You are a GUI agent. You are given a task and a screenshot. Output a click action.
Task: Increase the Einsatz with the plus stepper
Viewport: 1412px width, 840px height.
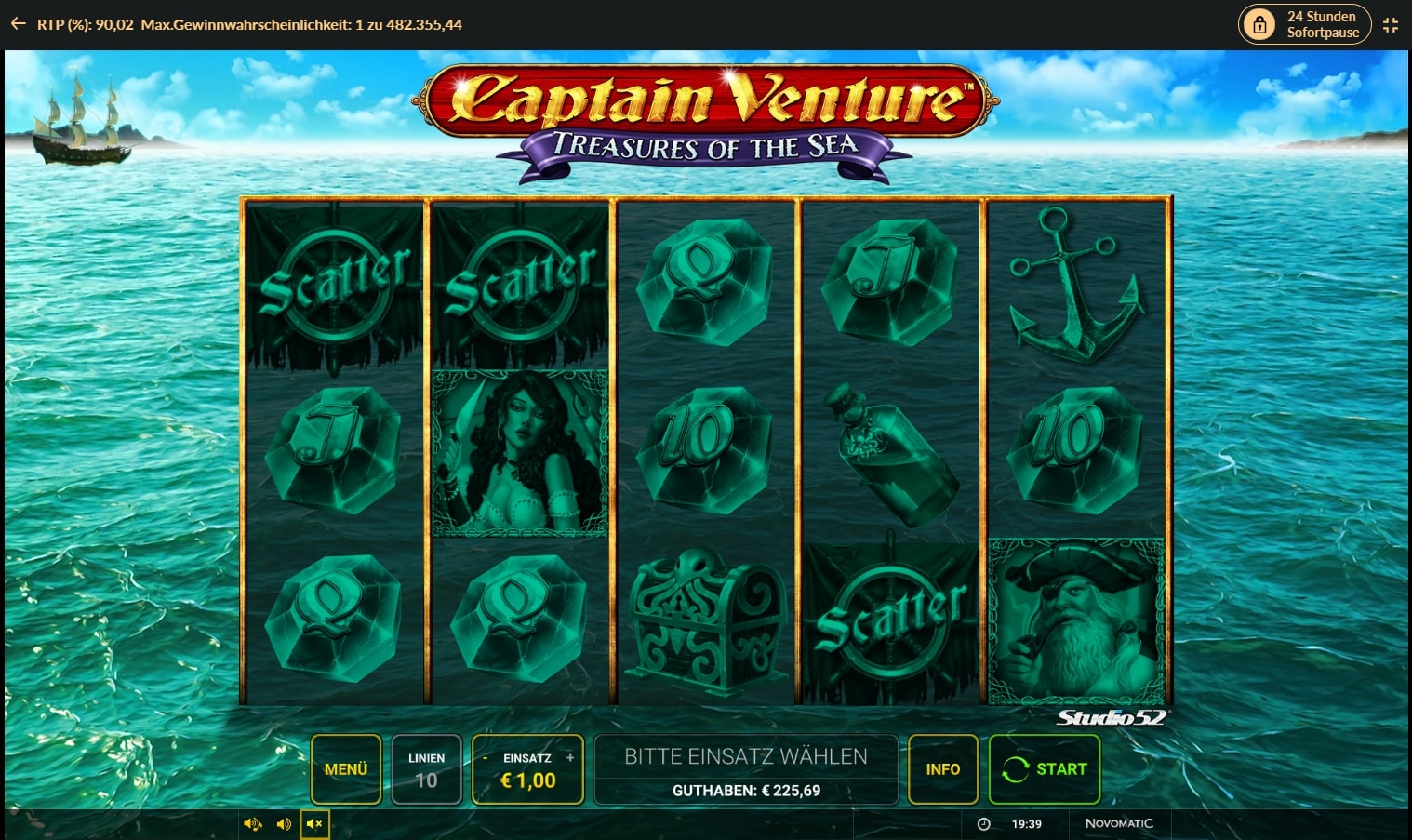tap(568, 757)
